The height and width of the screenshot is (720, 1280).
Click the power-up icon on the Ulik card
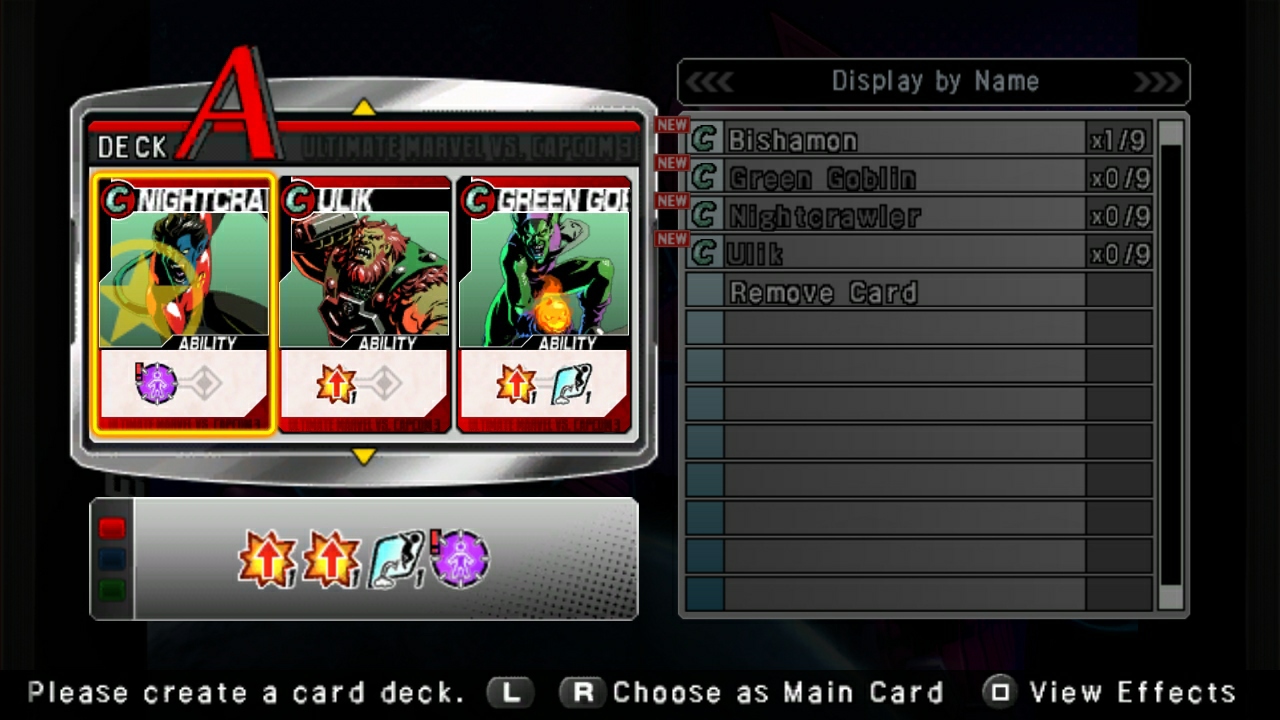tap(337, 384)
